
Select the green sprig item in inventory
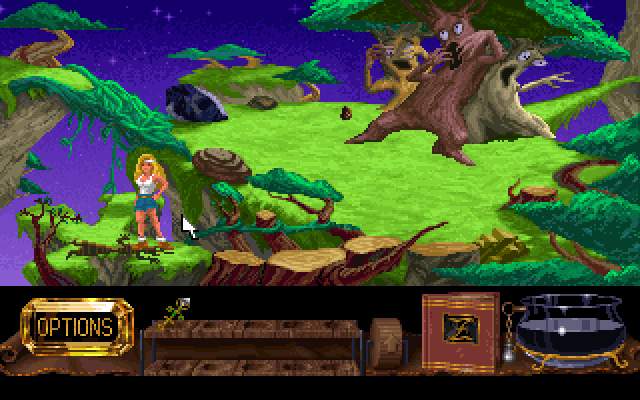point(175,310)
